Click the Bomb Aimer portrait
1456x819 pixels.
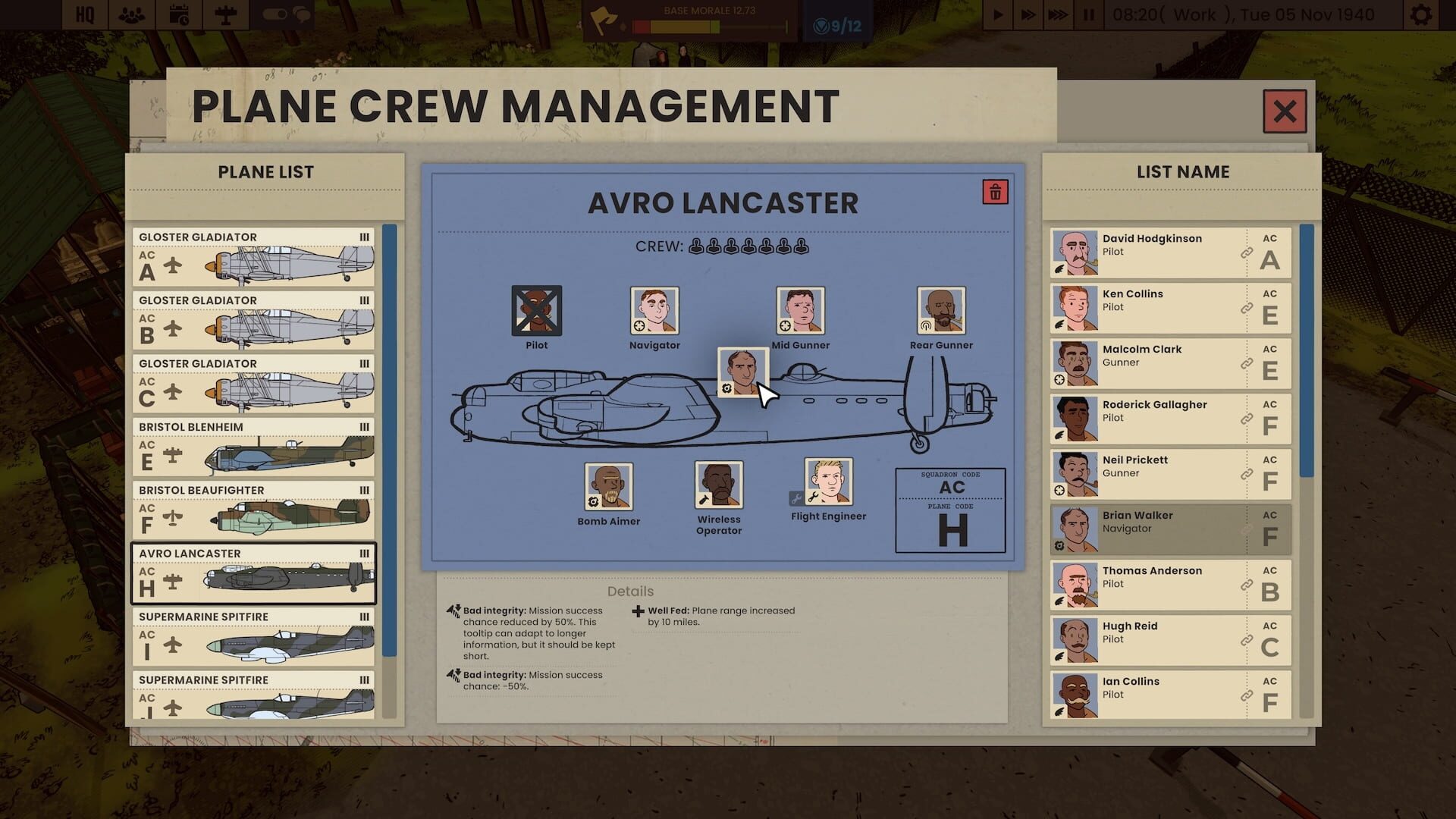[608, 485]
